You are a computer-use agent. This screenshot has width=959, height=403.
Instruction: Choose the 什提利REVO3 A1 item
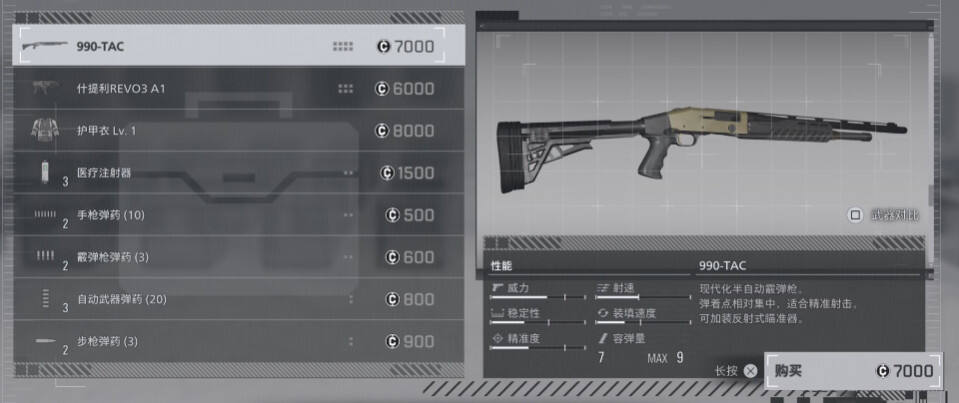pyautogui.click(x=238, y=89)
